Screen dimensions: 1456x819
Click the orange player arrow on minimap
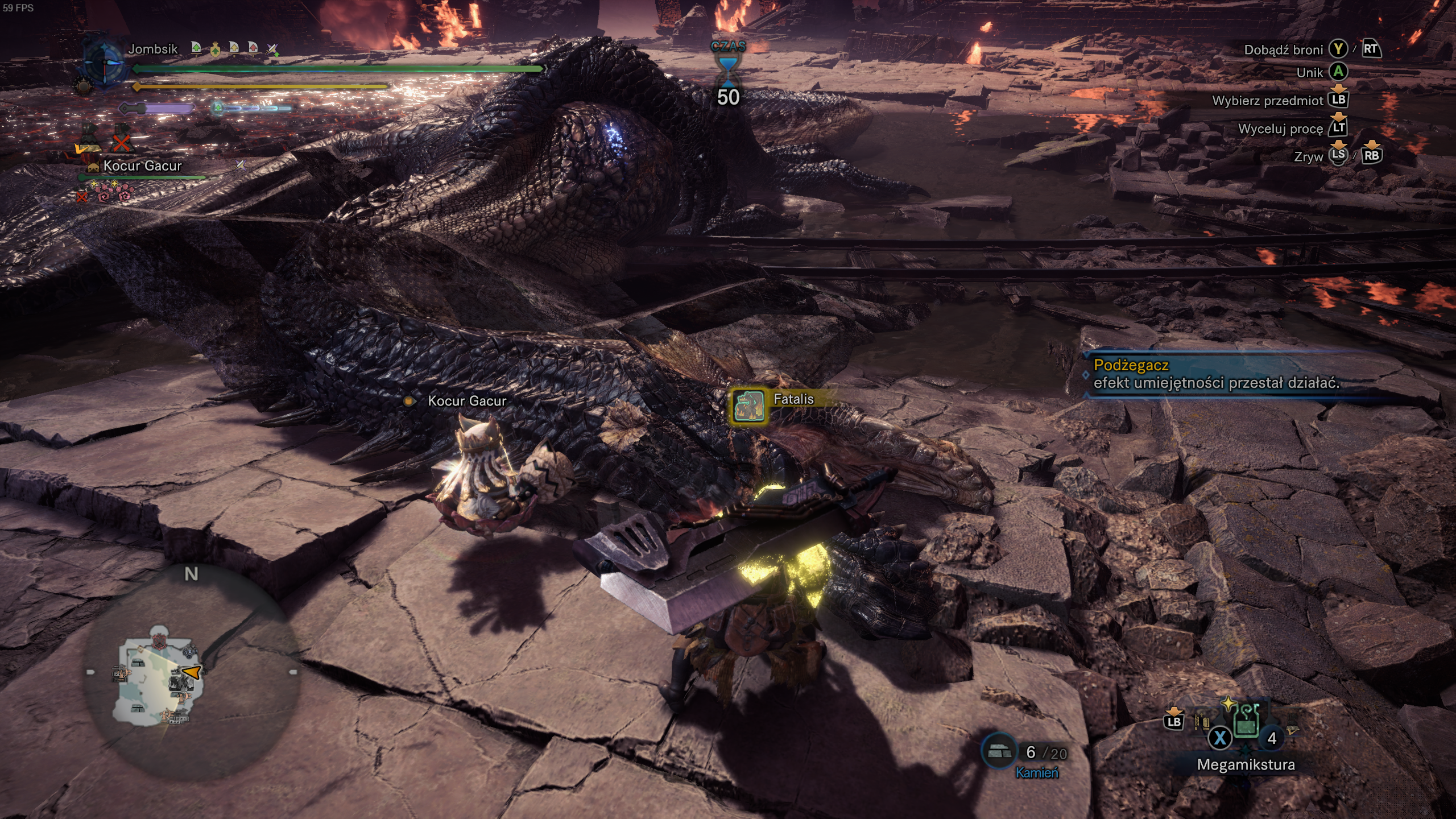[192, 672]
